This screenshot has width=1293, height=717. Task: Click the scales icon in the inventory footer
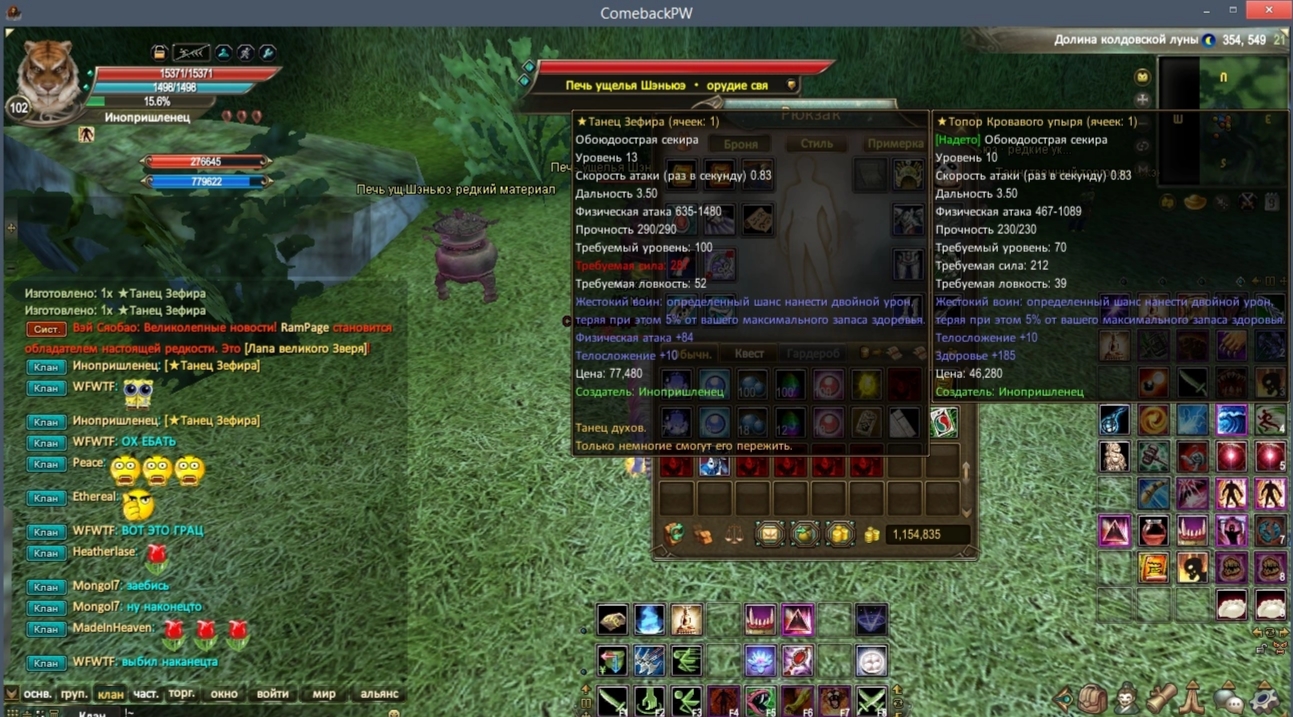click(x=733, y=535)
